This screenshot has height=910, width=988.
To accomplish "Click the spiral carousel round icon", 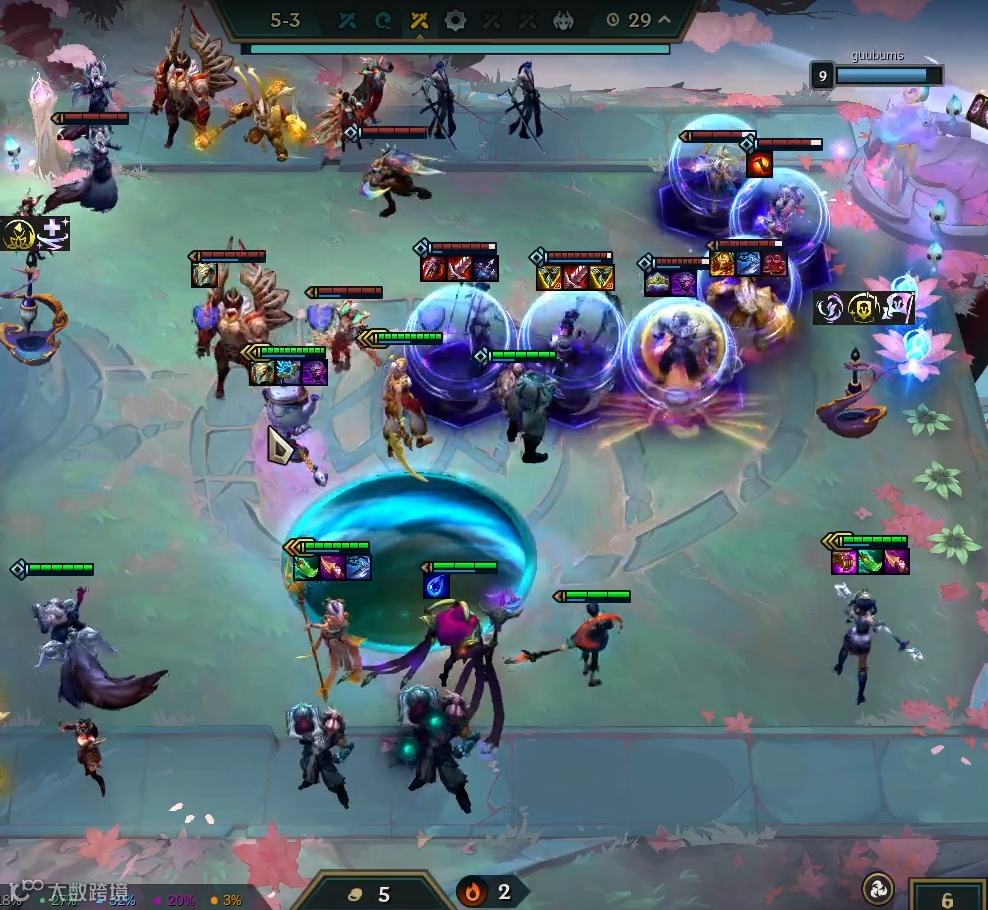I will 383,20.
